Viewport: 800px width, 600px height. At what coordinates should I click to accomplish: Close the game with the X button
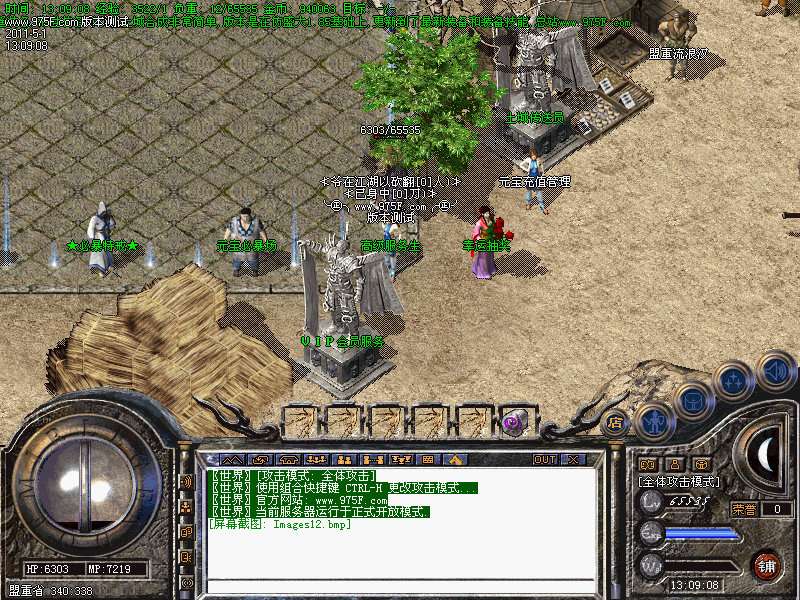point(574,459)
